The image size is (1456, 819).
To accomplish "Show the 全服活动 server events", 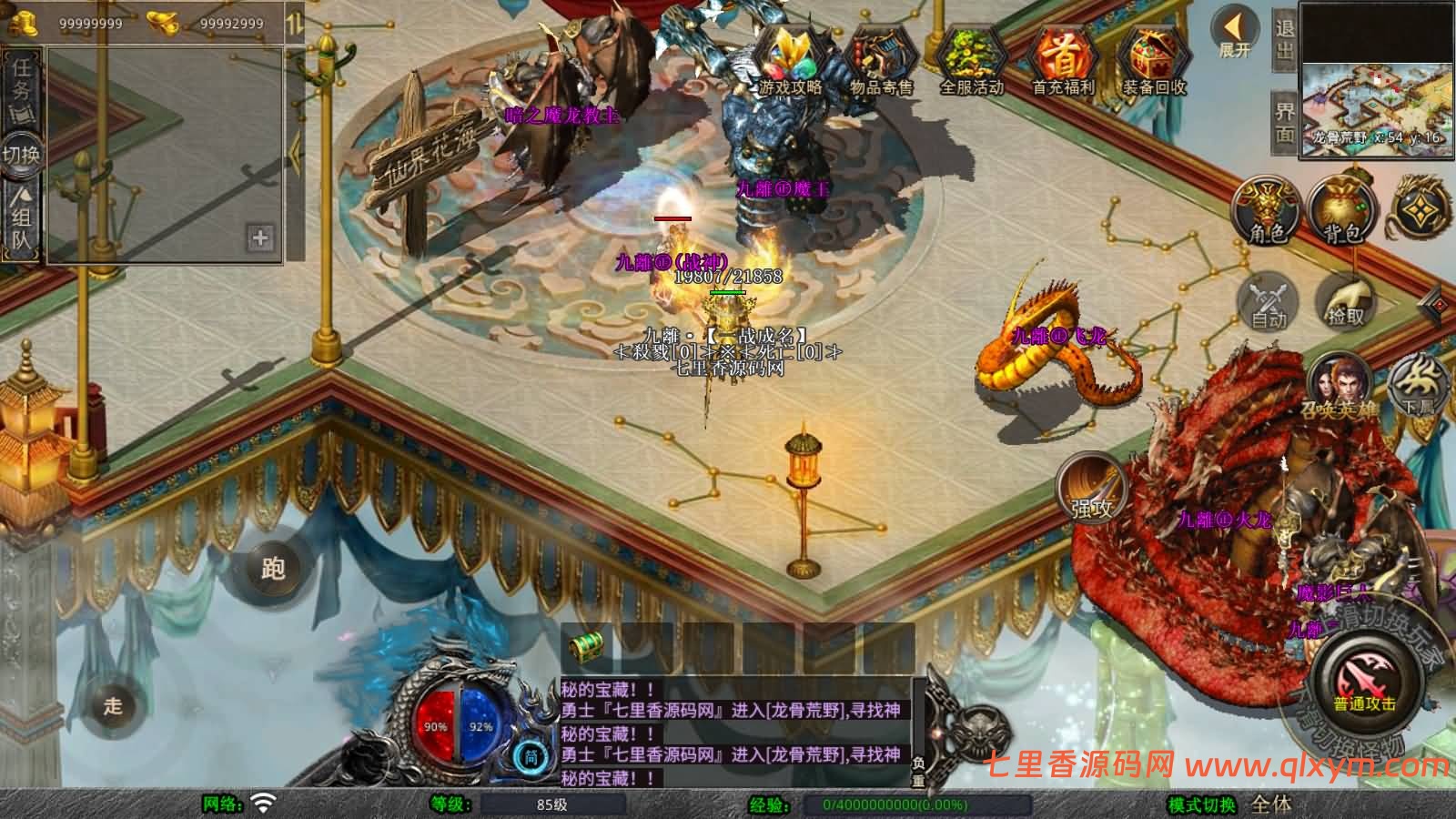I will 971,59.
